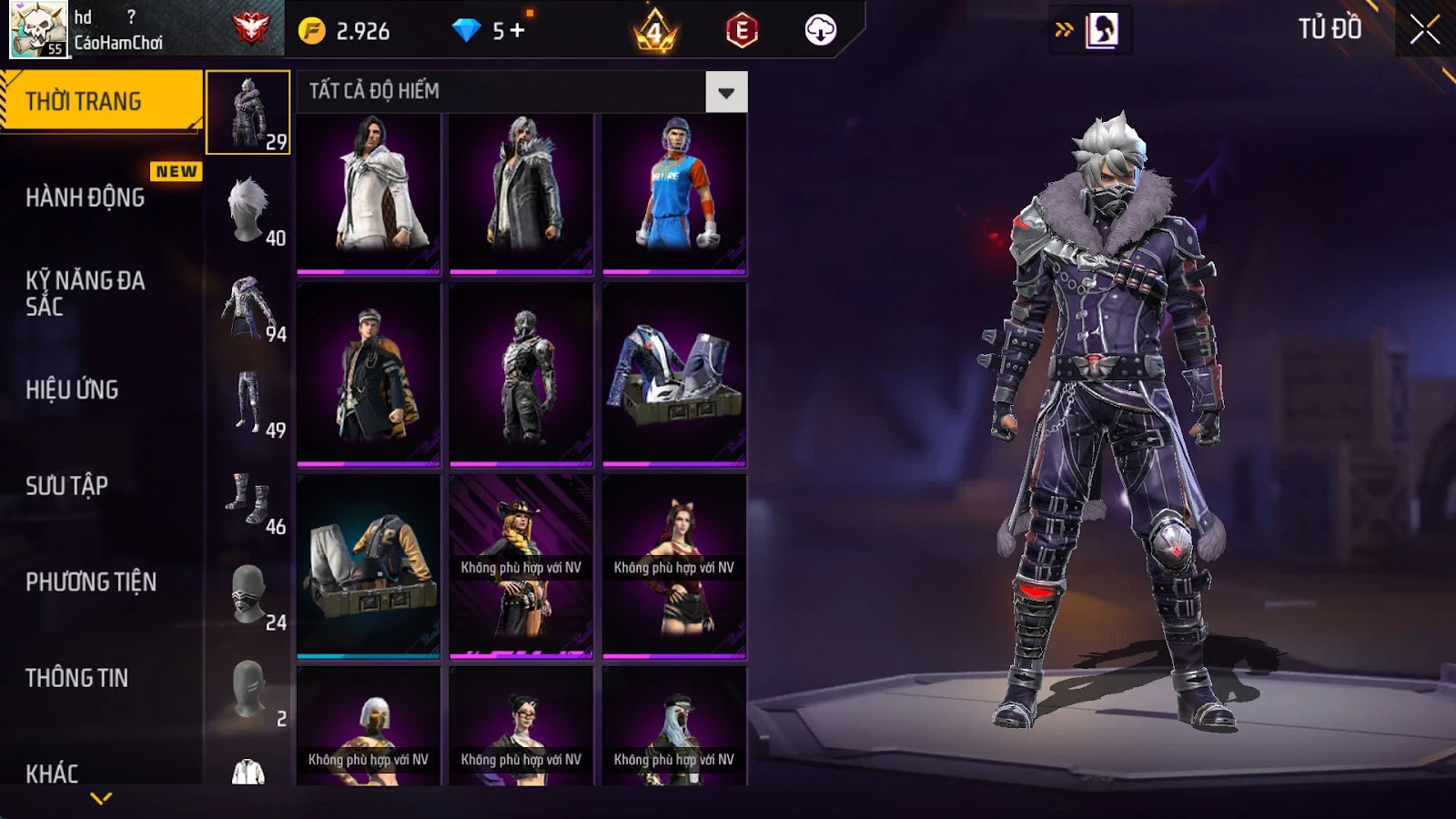The image size is (1456, 819).
Task: Select the varsity jacket bundle crate
Action: click(x=369, y=565)
